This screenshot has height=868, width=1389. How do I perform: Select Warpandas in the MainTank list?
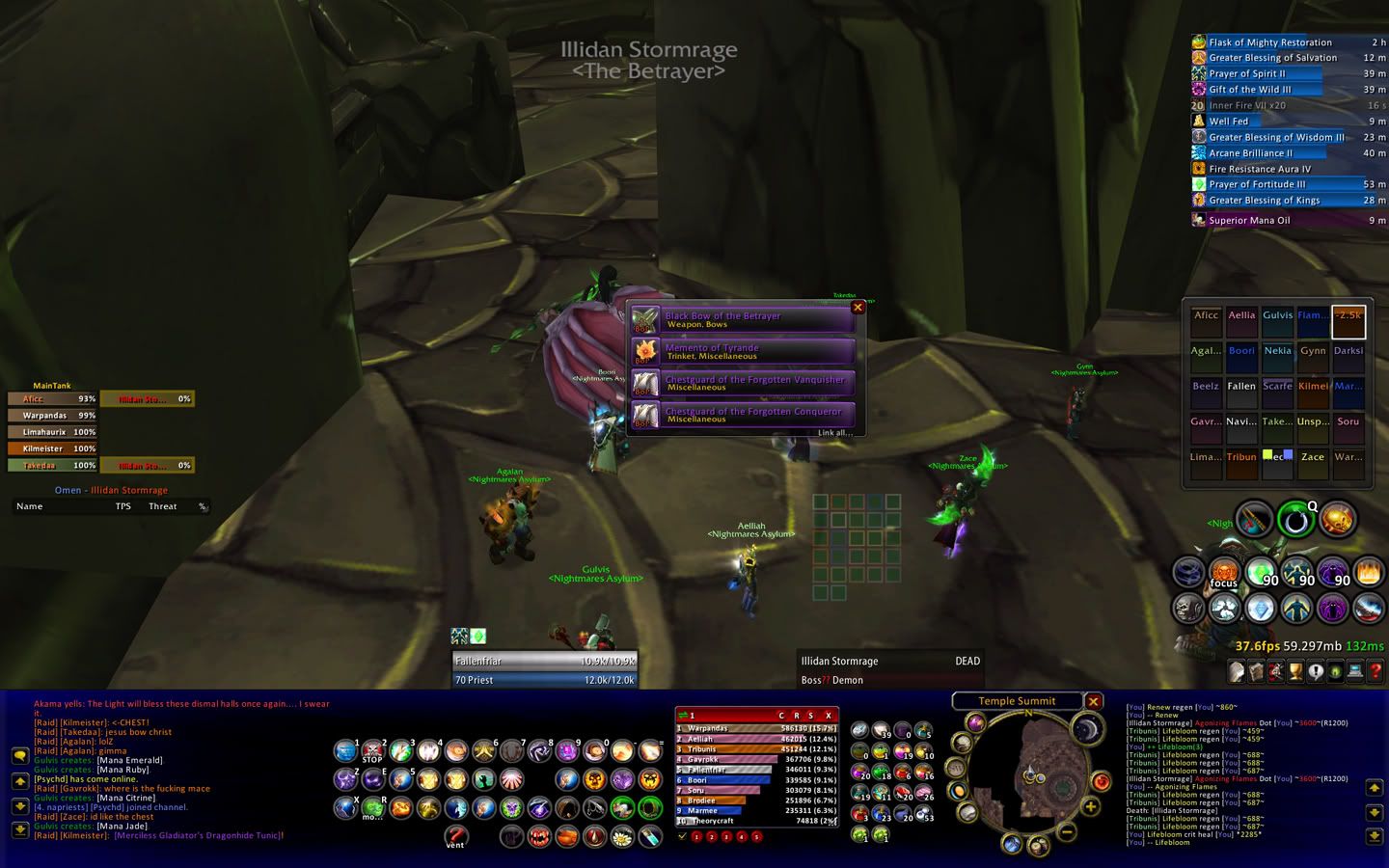[52, 416]
